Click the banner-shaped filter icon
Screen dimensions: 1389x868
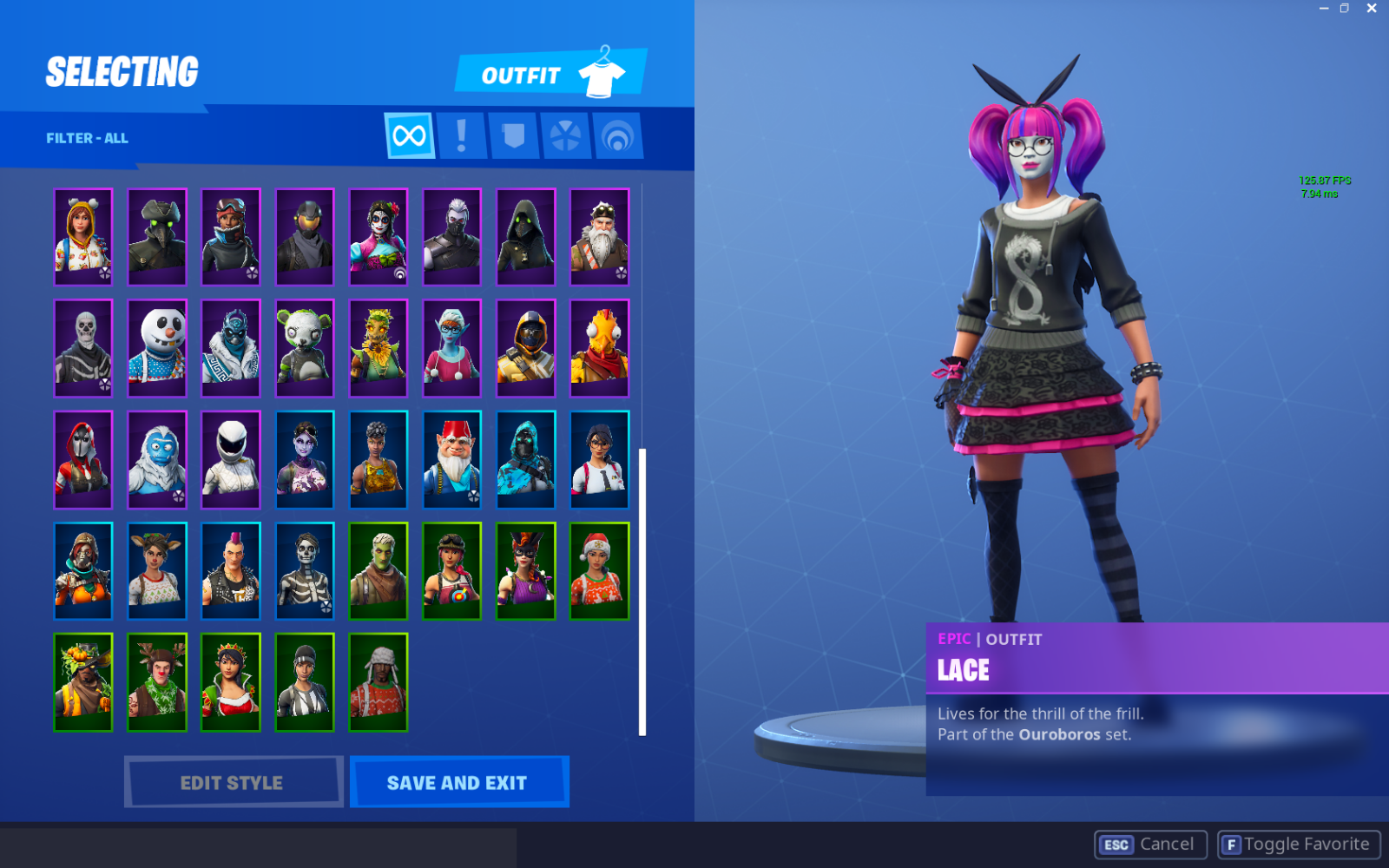(x=513, y=135)
